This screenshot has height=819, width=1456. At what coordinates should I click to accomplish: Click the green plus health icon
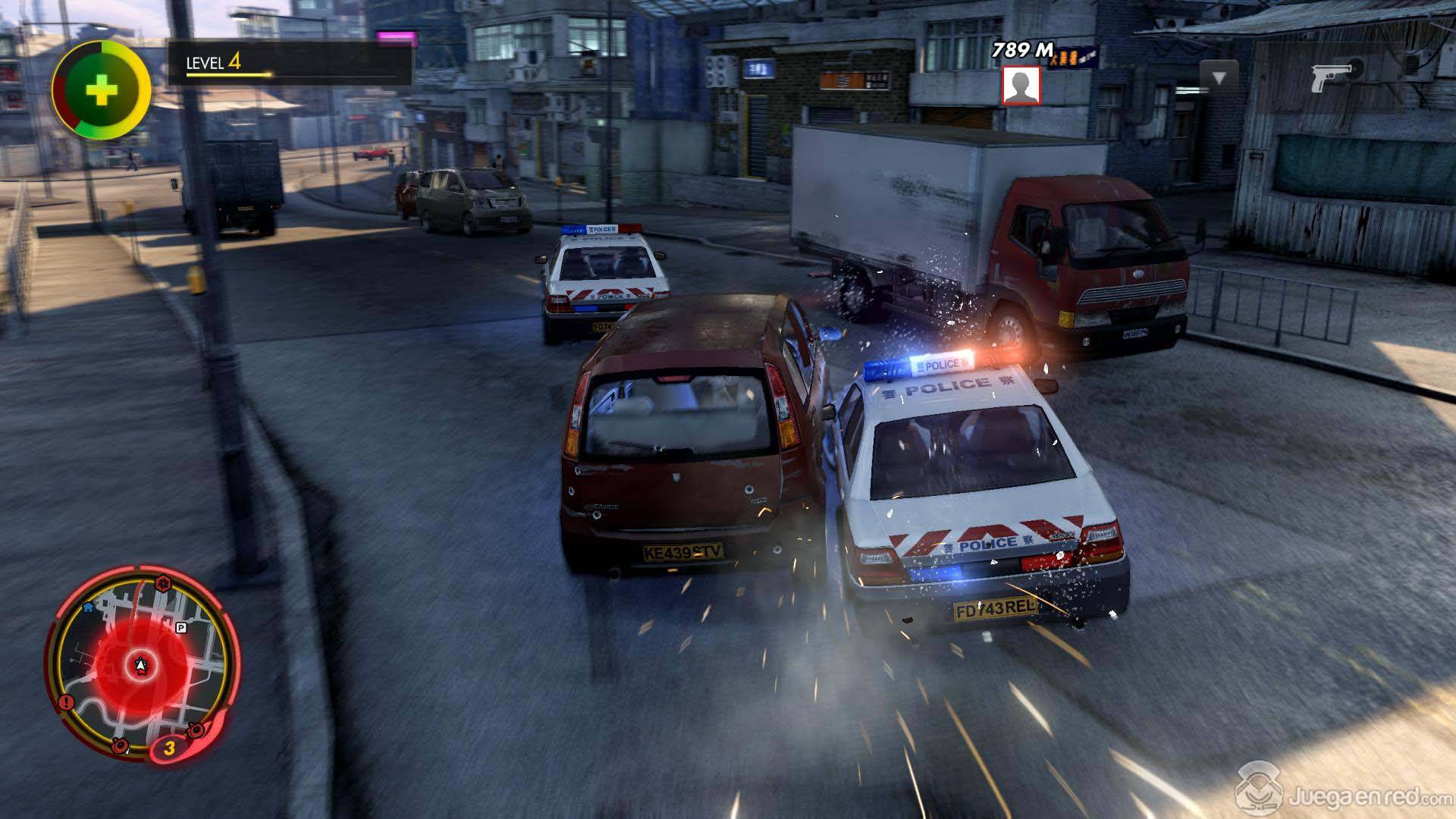tap(101, 91)
